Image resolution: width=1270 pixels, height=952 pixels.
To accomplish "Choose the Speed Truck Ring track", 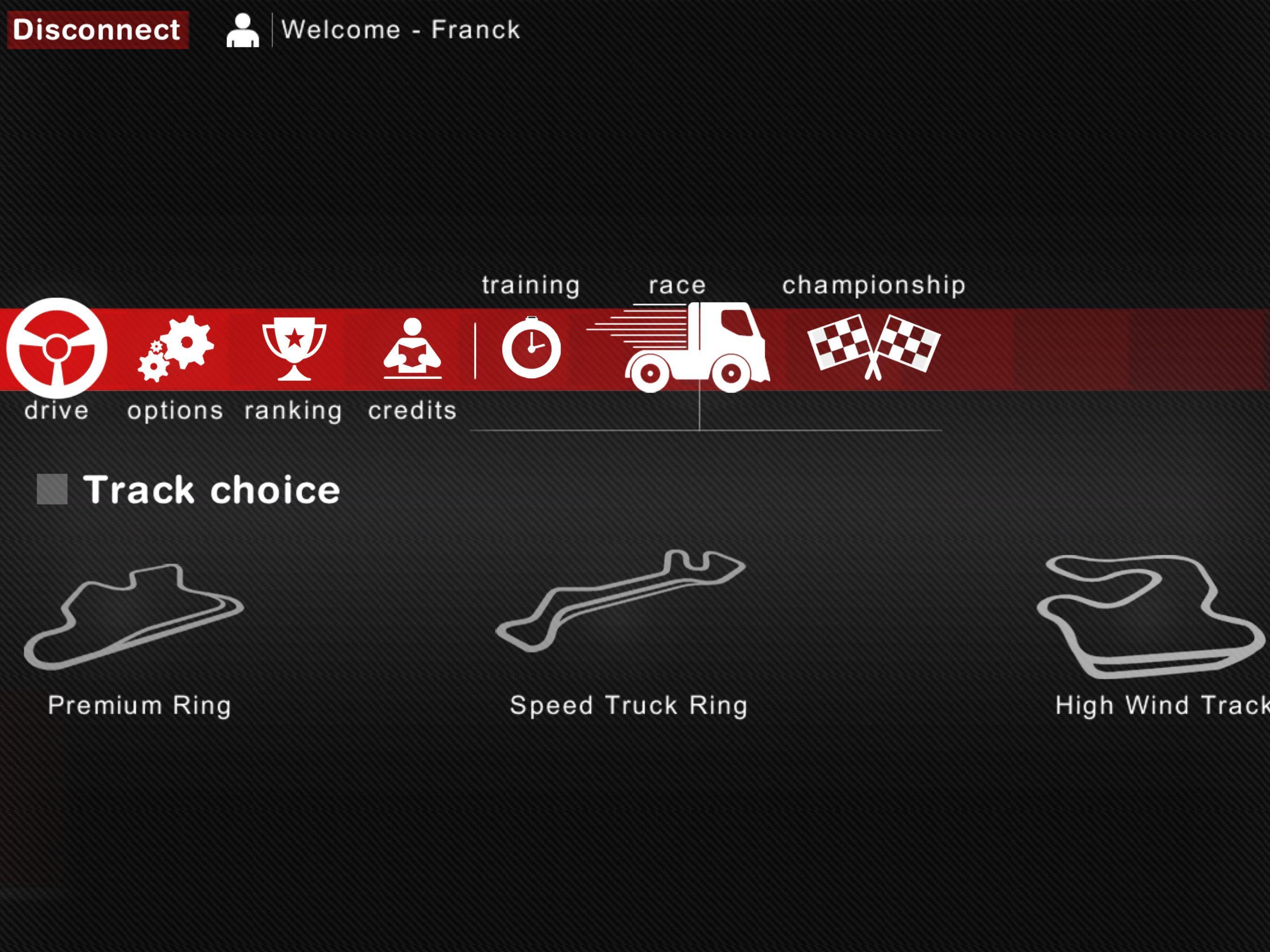I will click(621, 601).
